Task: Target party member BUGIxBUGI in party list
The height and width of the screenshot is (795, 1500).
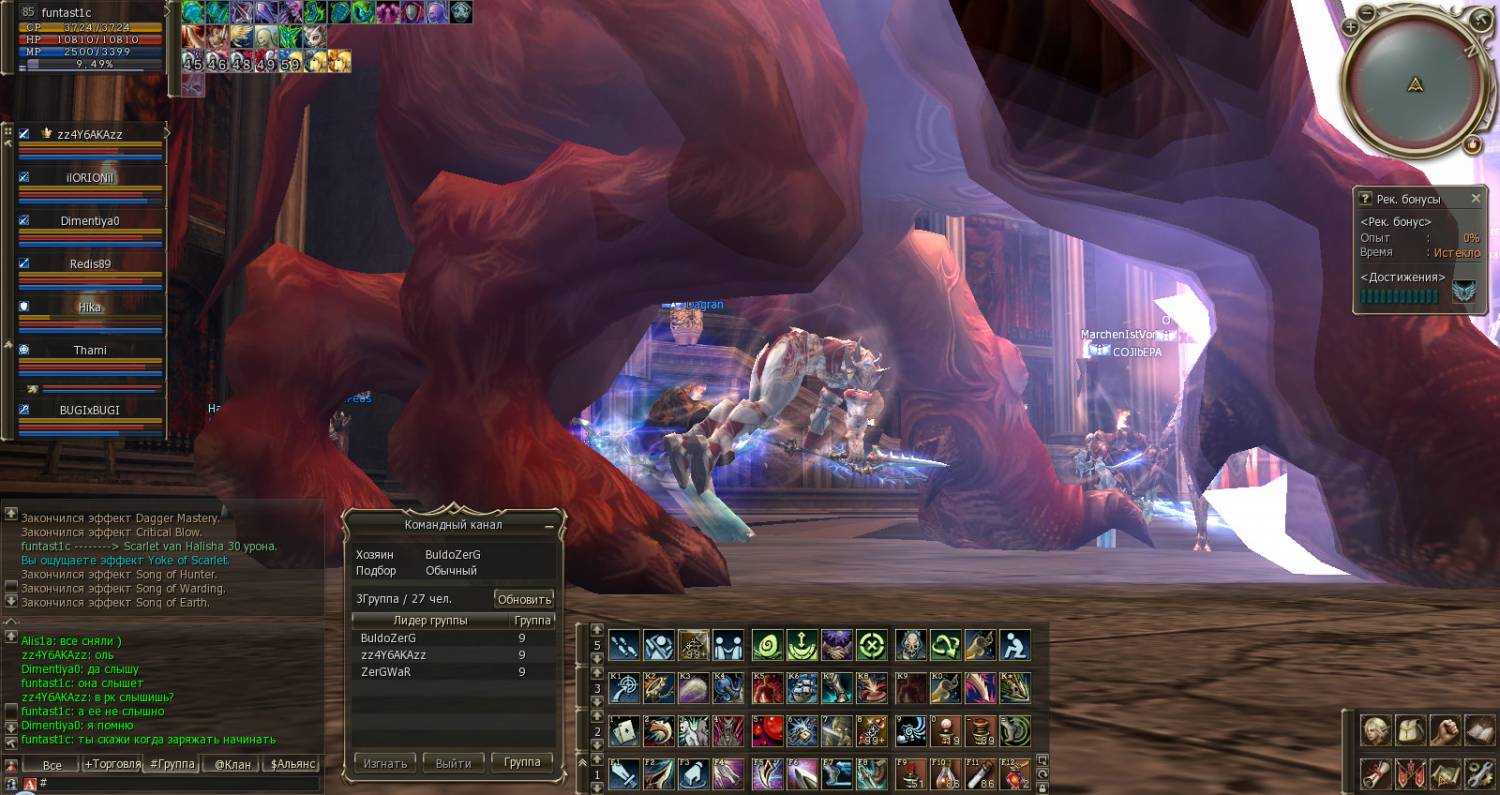Action: pyautogui.click(x=90, y=410)
